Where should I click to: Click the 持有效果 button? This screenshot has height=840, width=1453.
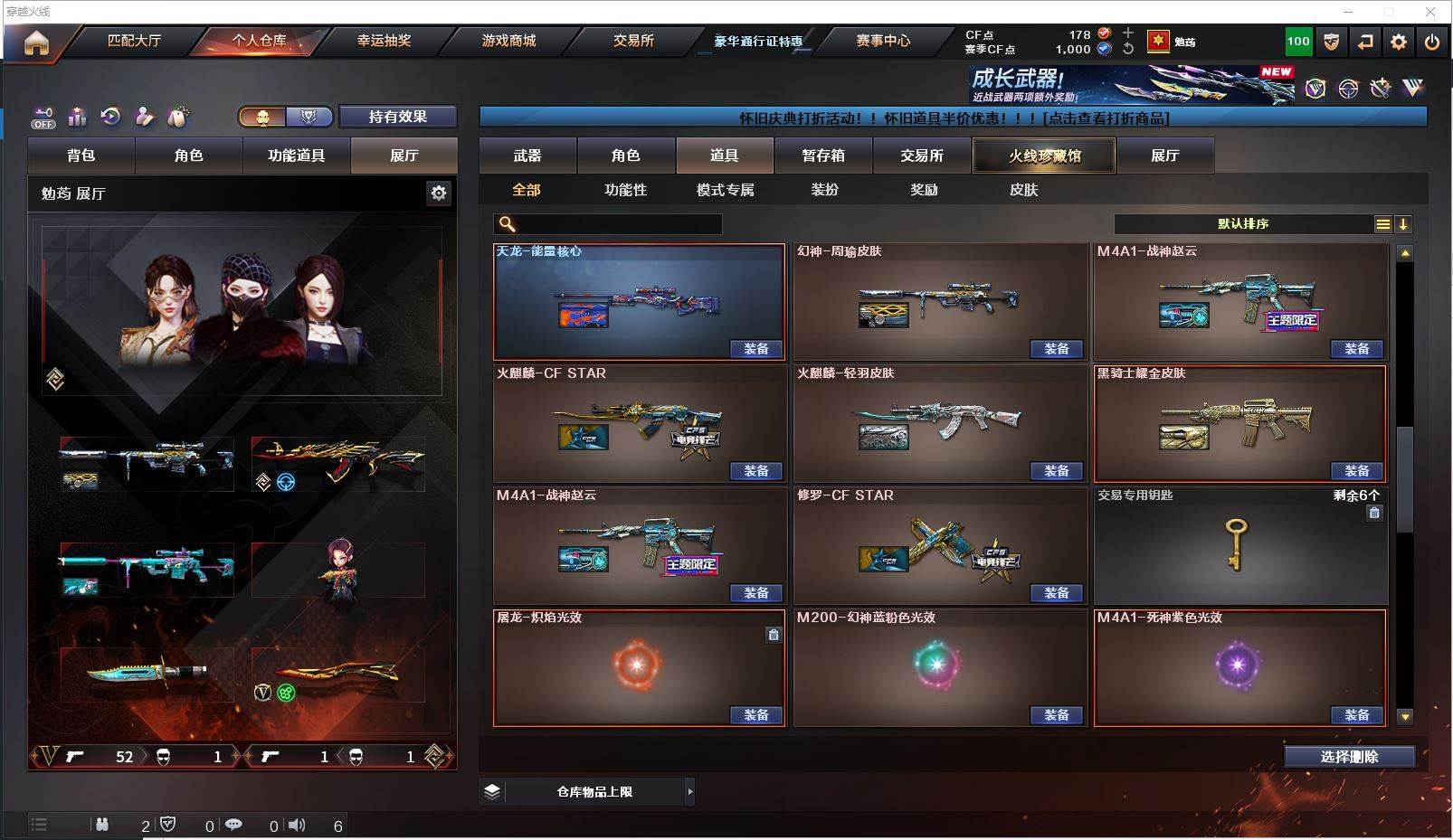pyautogui.click(x=397, y=117)
